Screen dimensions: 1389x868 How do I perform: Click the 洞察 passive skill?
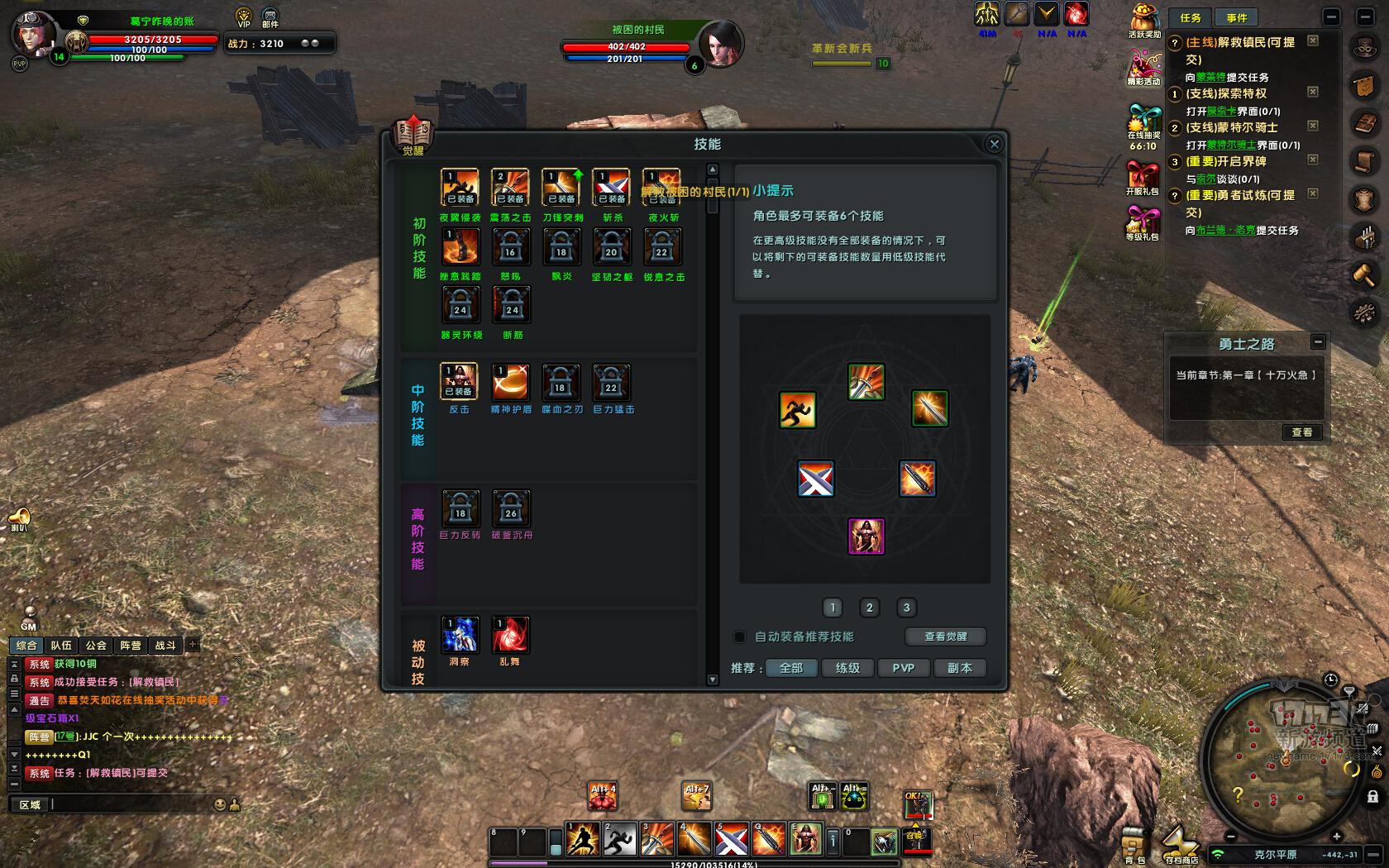[460, 635]
